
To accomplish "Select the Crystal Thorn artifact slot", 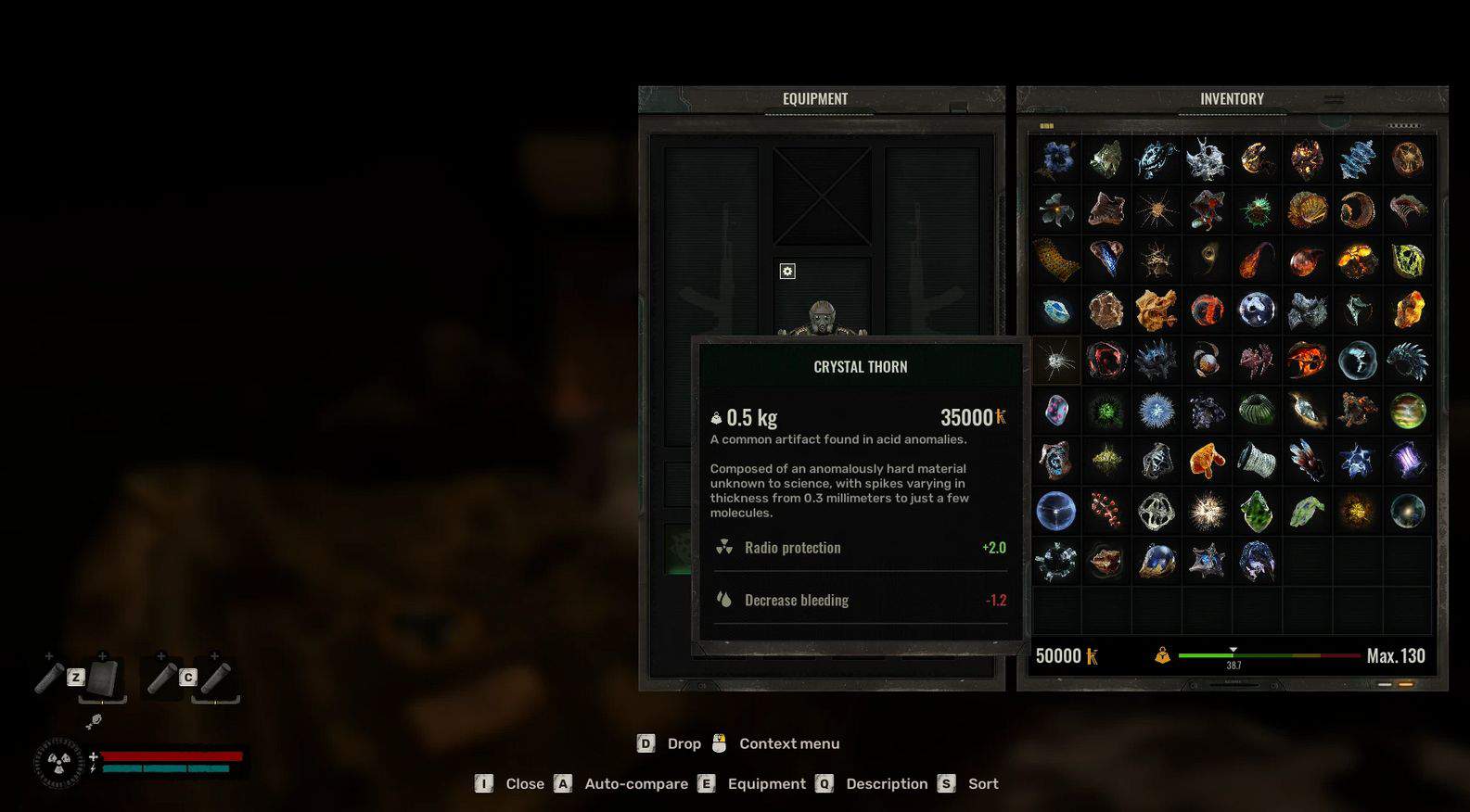I will click(x=1056, y=361).
